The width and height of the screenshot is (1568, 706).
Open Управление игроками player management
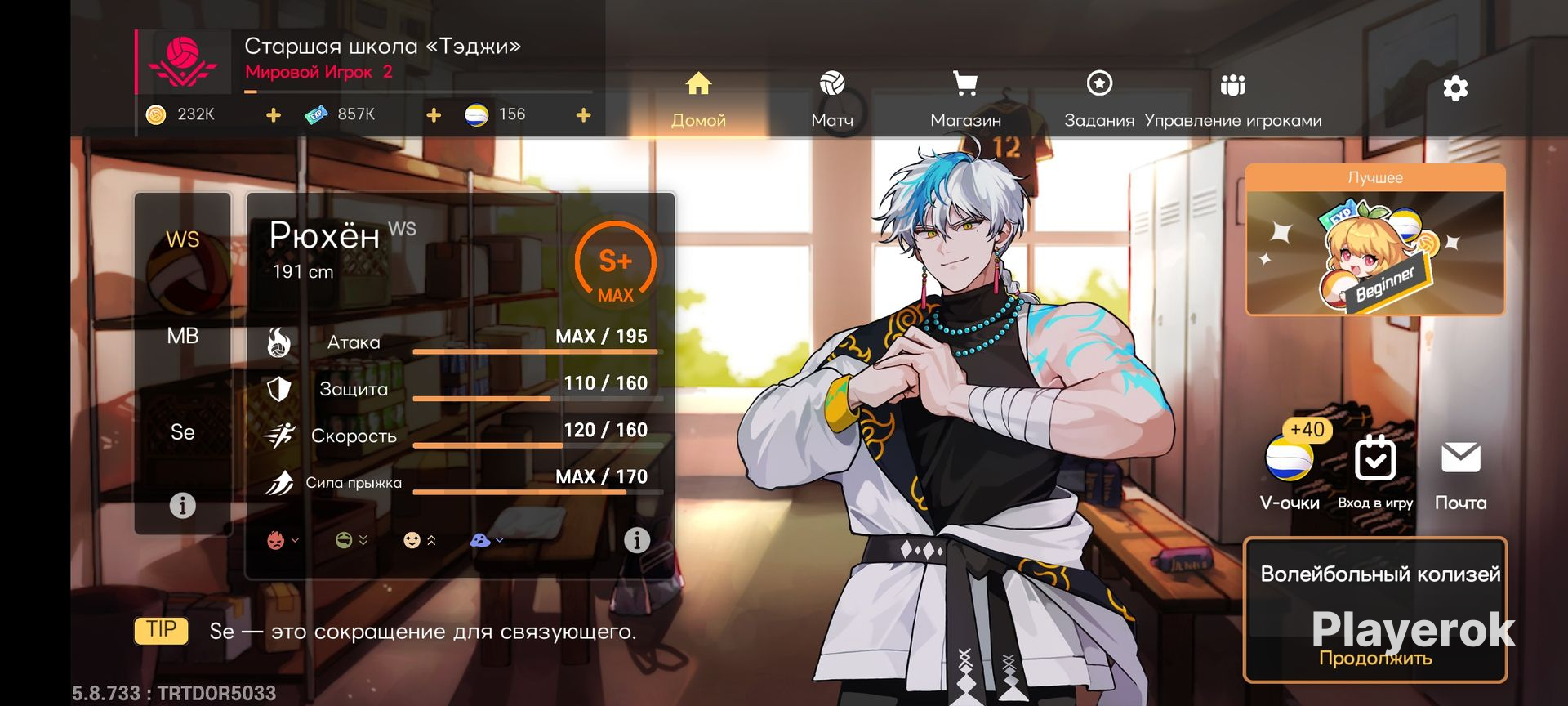1232,100
